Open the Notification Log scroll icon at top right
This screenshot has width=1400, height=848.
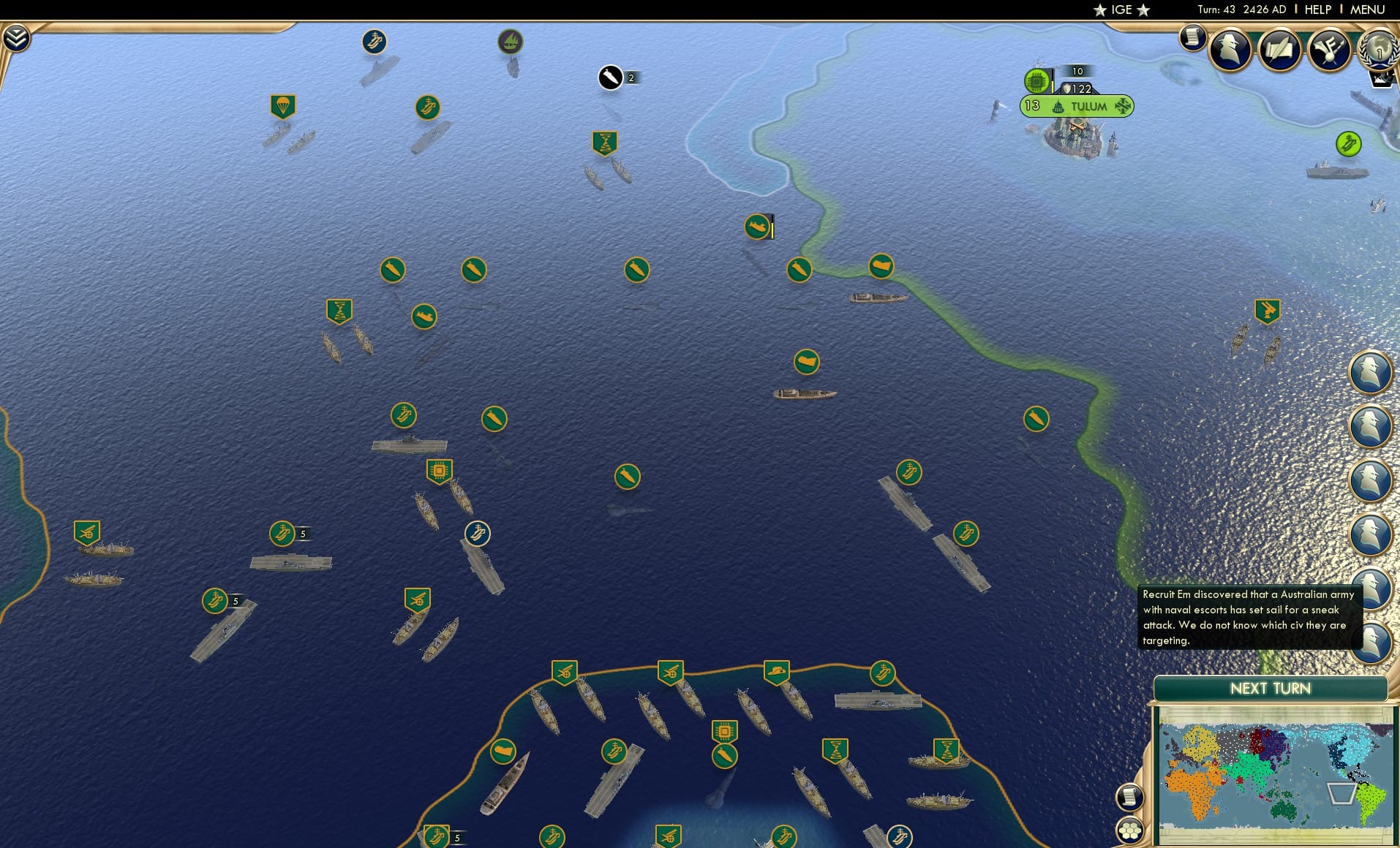[x=1194, y=37]
